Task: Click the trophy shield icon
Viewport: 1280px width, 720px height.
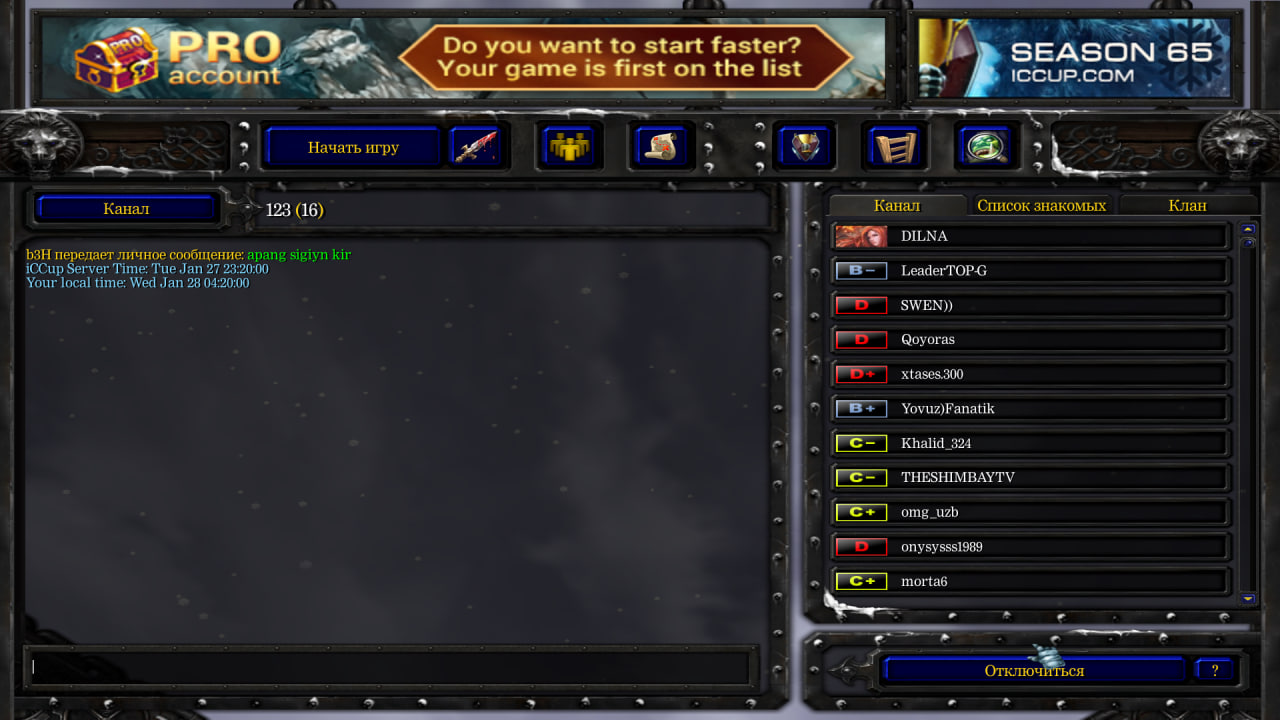Action: pyautogui.click(x=804, y=148)
